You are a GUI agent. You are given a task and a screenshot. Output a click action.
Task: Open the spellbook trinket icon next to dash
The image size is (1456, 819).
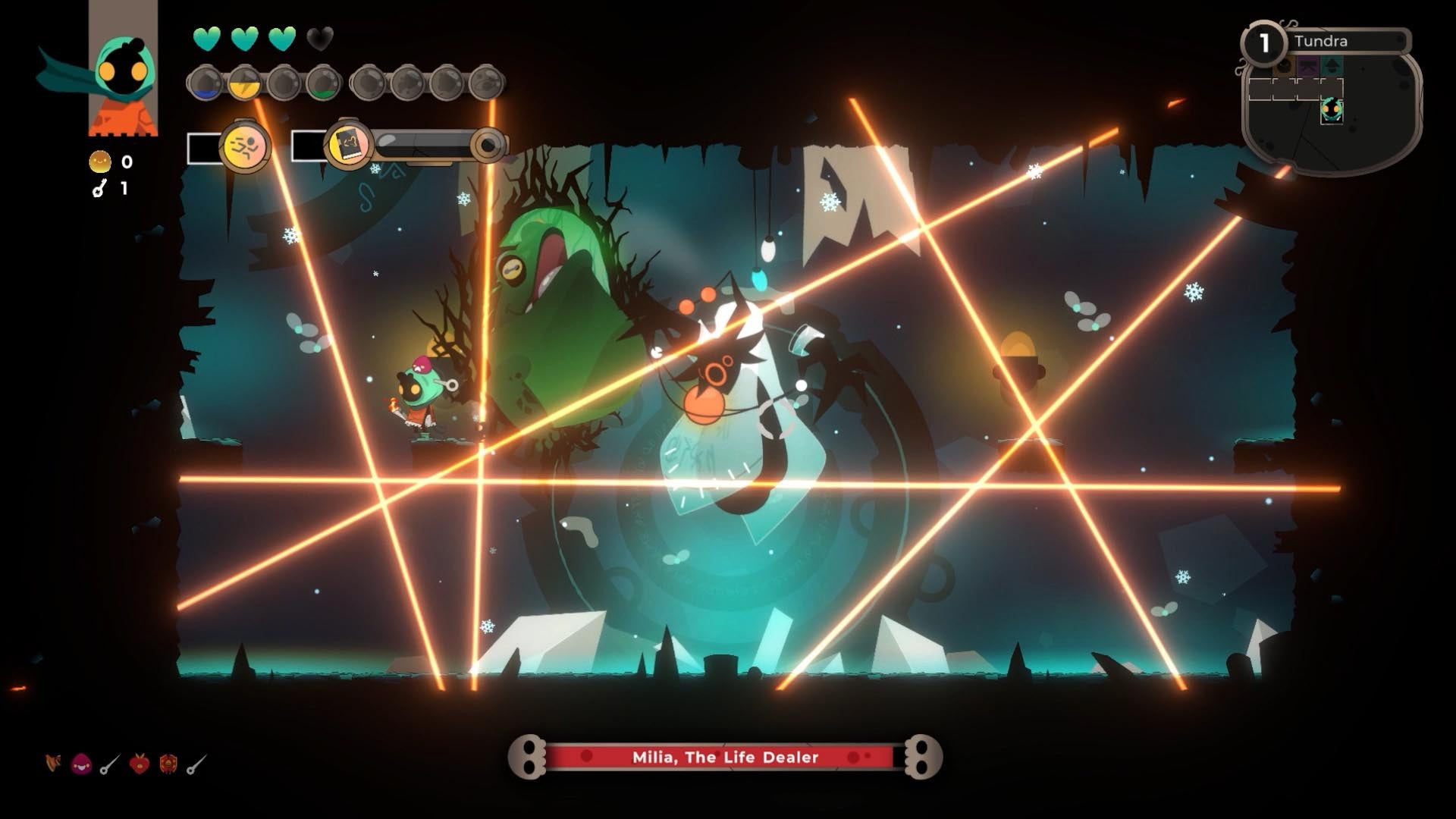click(x=347, y=146)
